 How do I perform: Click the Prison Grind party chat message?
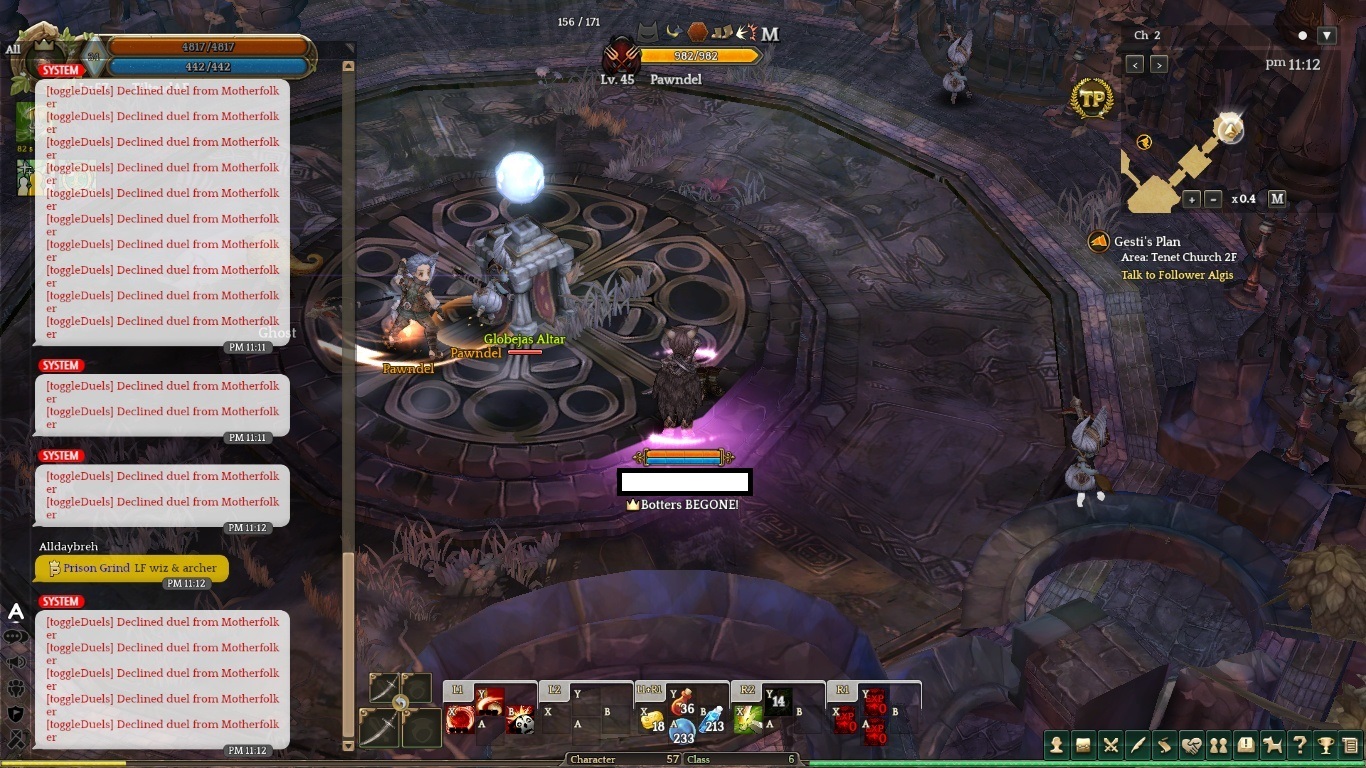[131, 568]
